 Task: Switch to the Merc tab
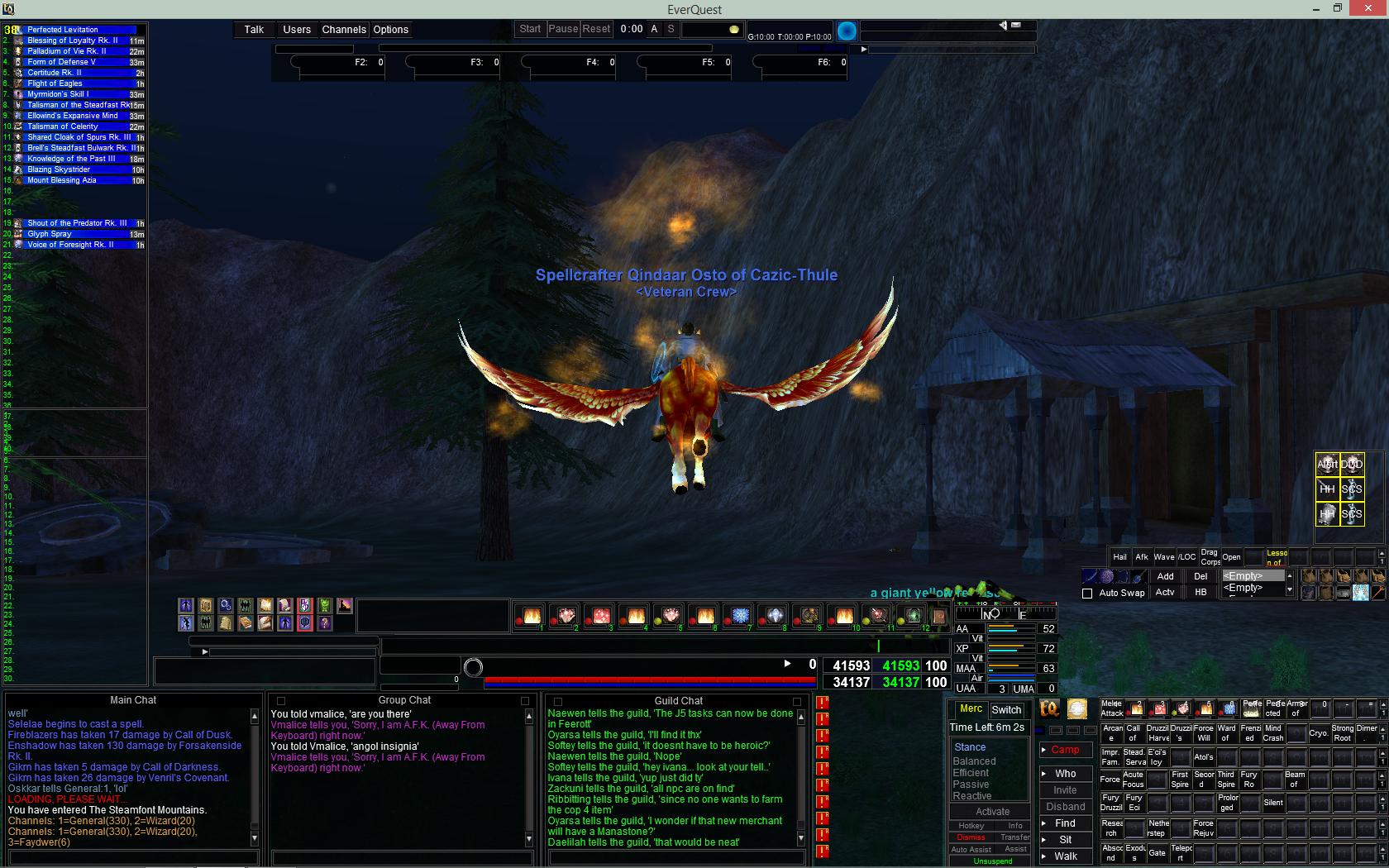click(971, 709)
